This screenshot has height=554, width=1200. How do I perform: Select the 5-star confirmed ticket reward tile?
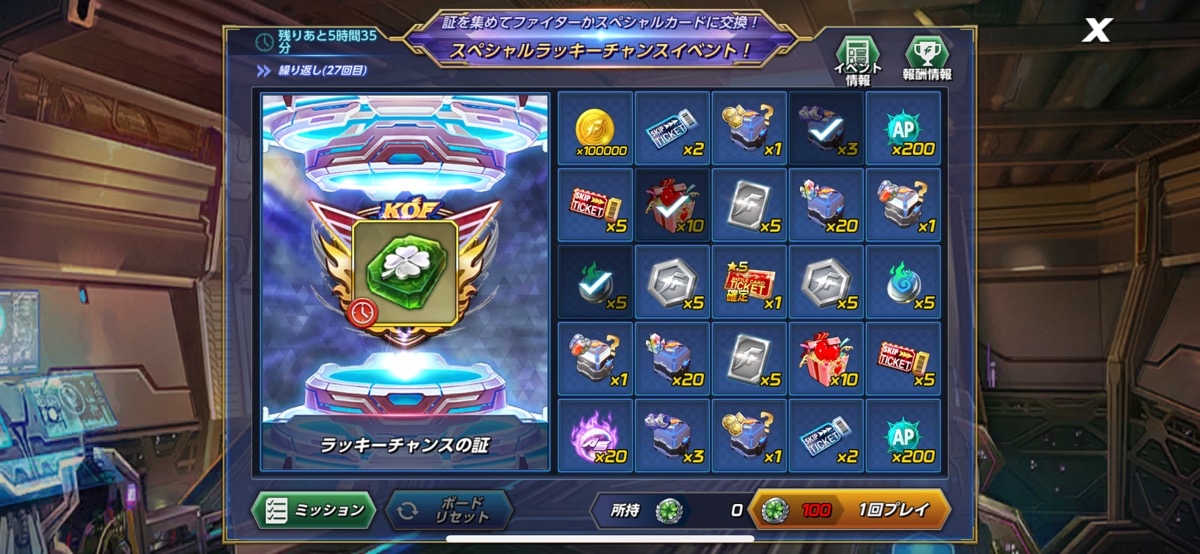pos(749,282)
